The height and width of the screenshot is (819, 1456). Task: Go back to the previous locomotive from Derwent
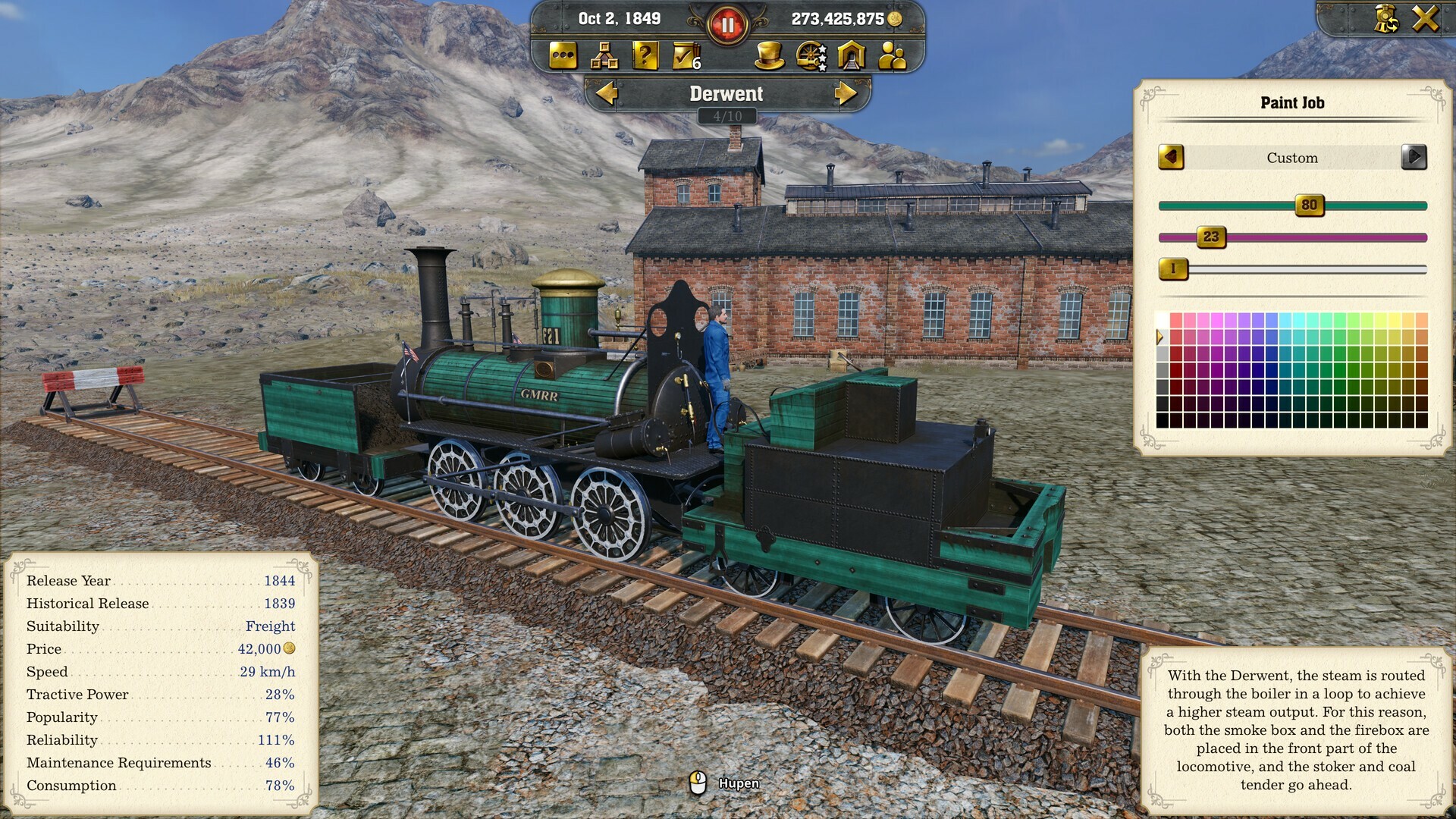pyautogui.click(x=607, y=94)
